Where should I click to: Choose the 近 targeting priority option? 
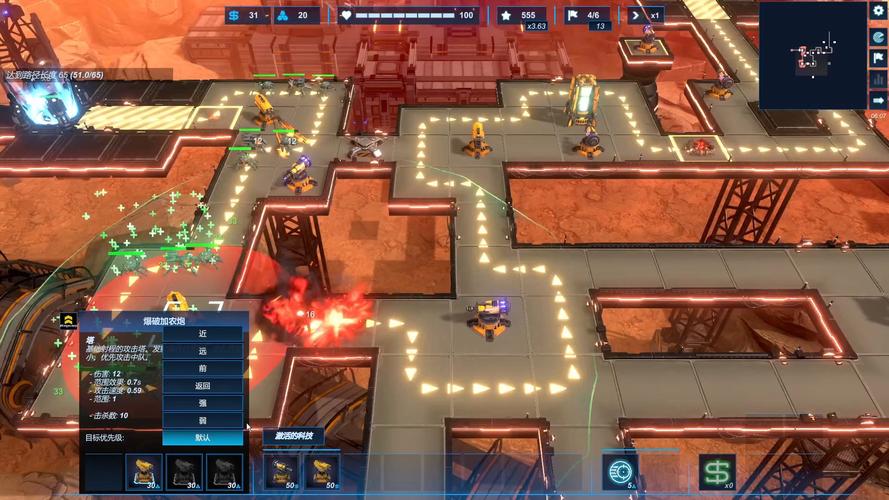tap(203, 334)
